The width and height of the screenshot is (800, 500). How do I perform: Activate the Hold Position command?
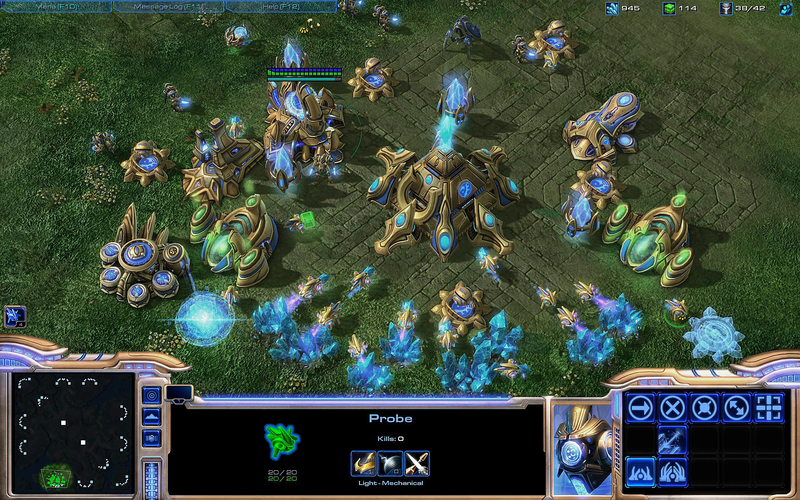(705, 407)
